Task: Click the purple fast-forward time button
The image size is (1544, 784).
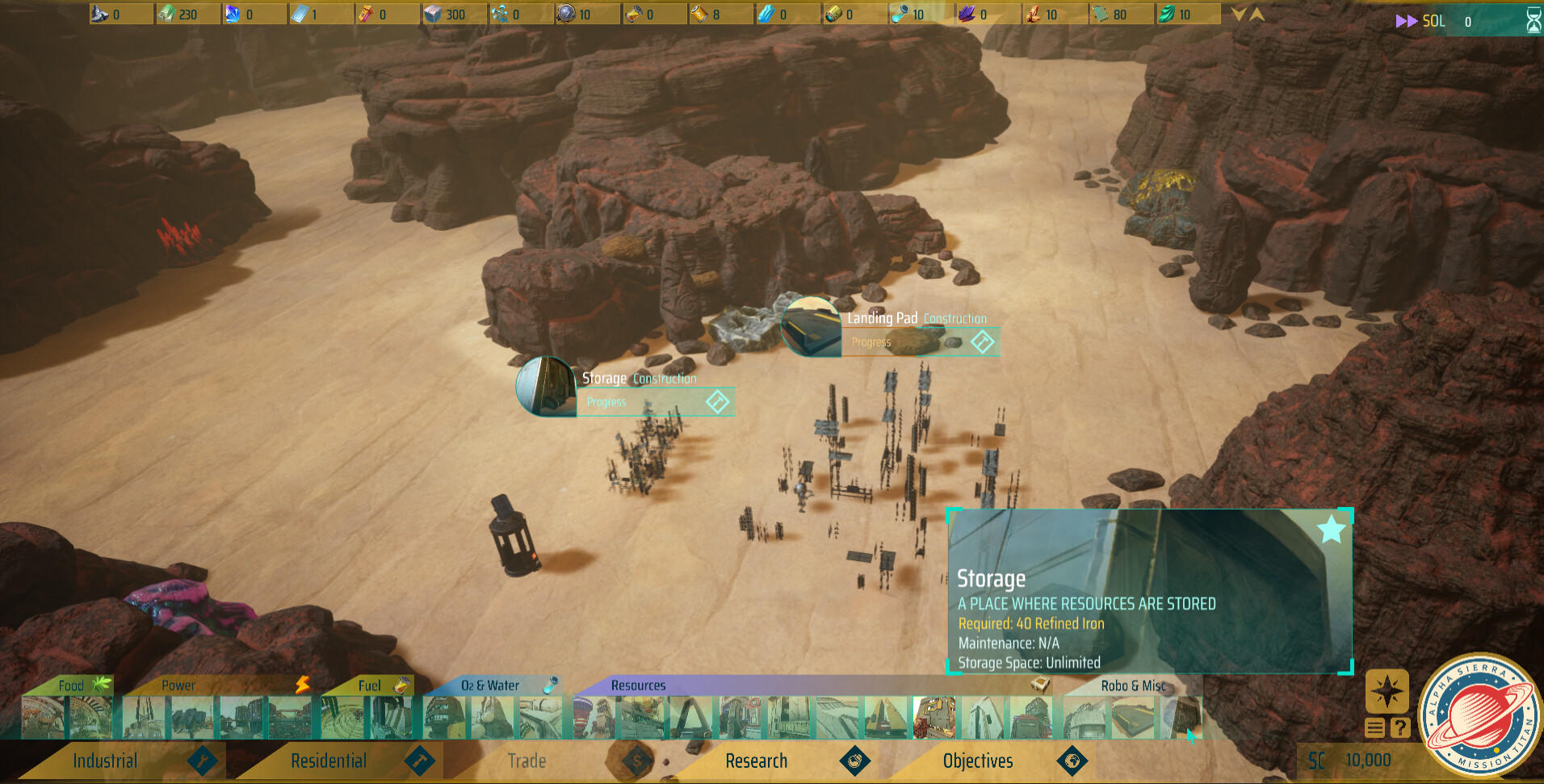Action: pos(1406,21)
